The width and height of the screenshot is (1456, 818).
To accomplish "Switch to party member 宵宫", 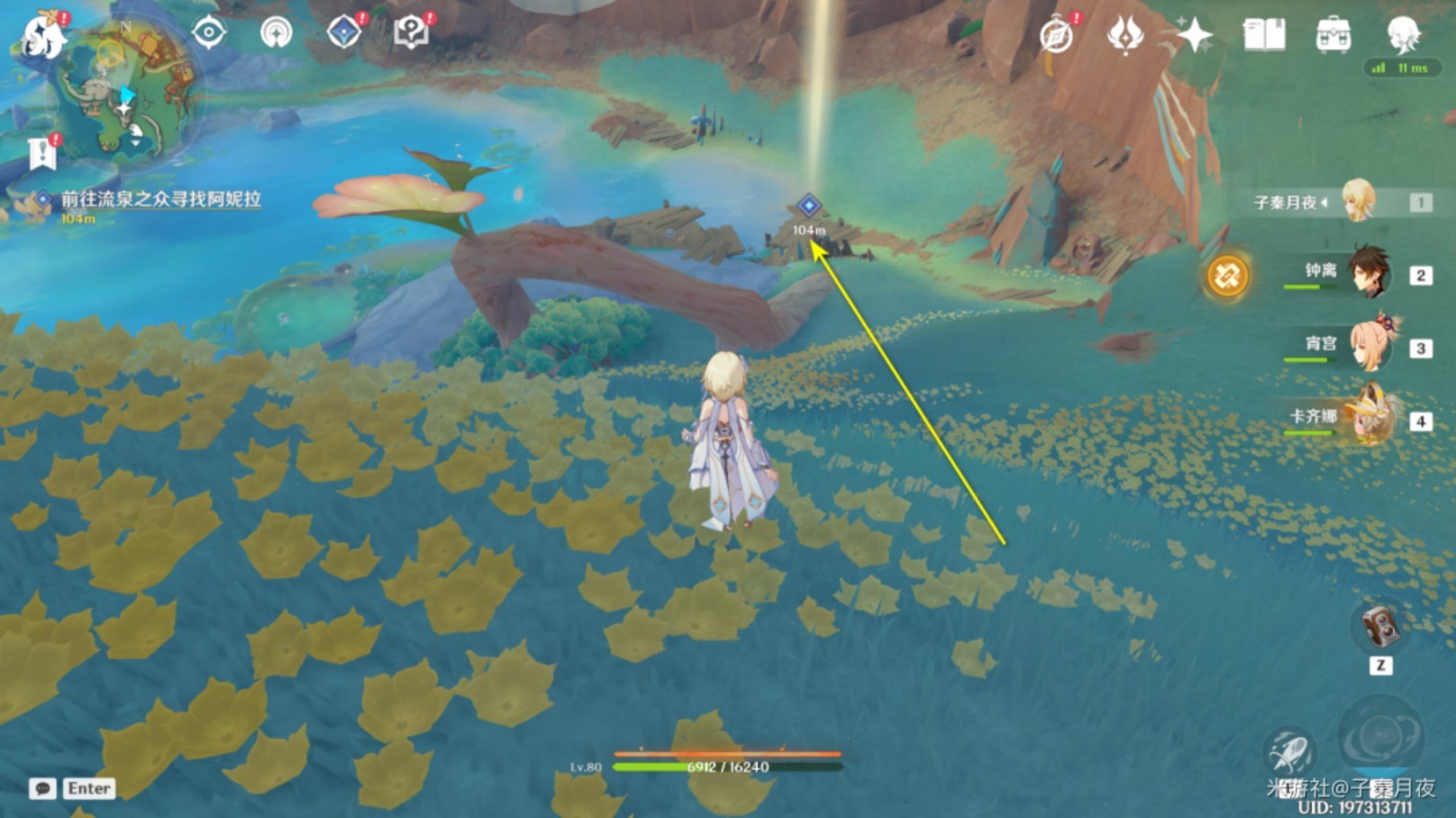I will coord(1370,346).
